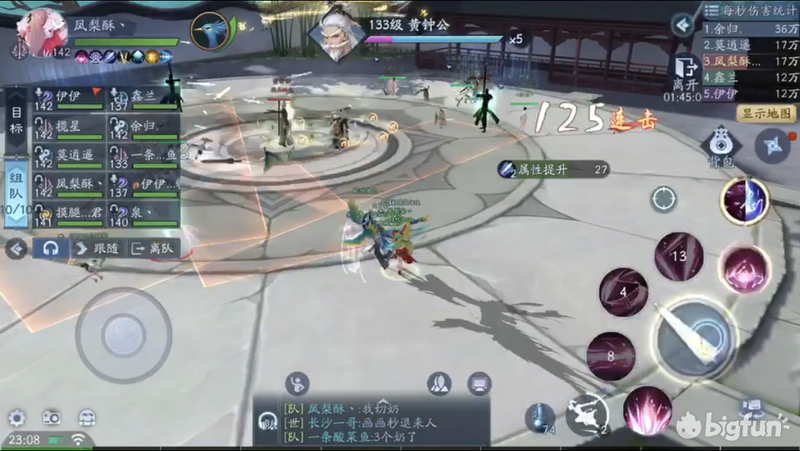Collapse the damage statistics panel arrow
800x451 pixels.
coord(683,24)
